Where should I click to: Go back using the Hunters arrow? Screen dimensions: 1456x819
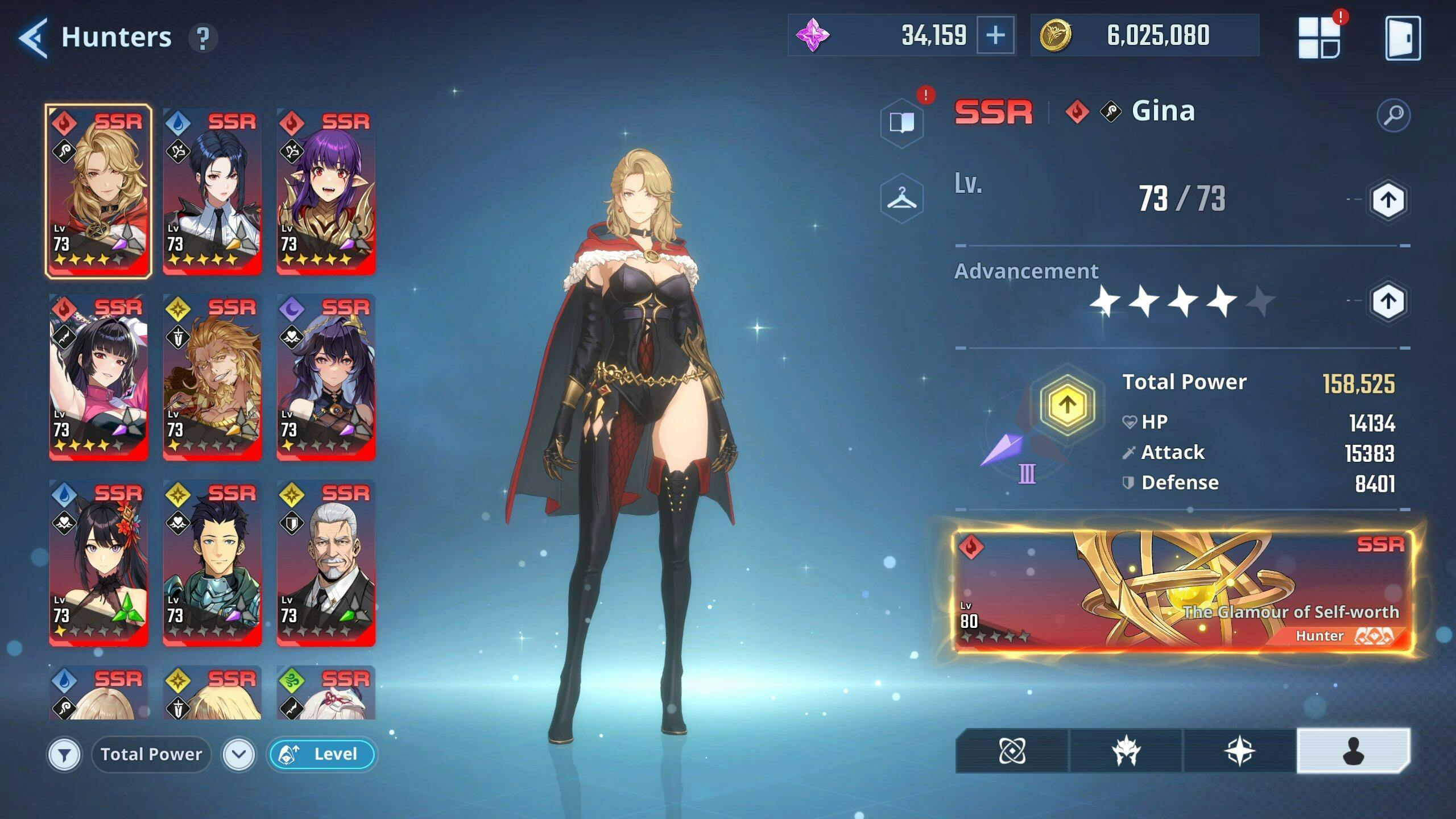[x=33, y=38]
